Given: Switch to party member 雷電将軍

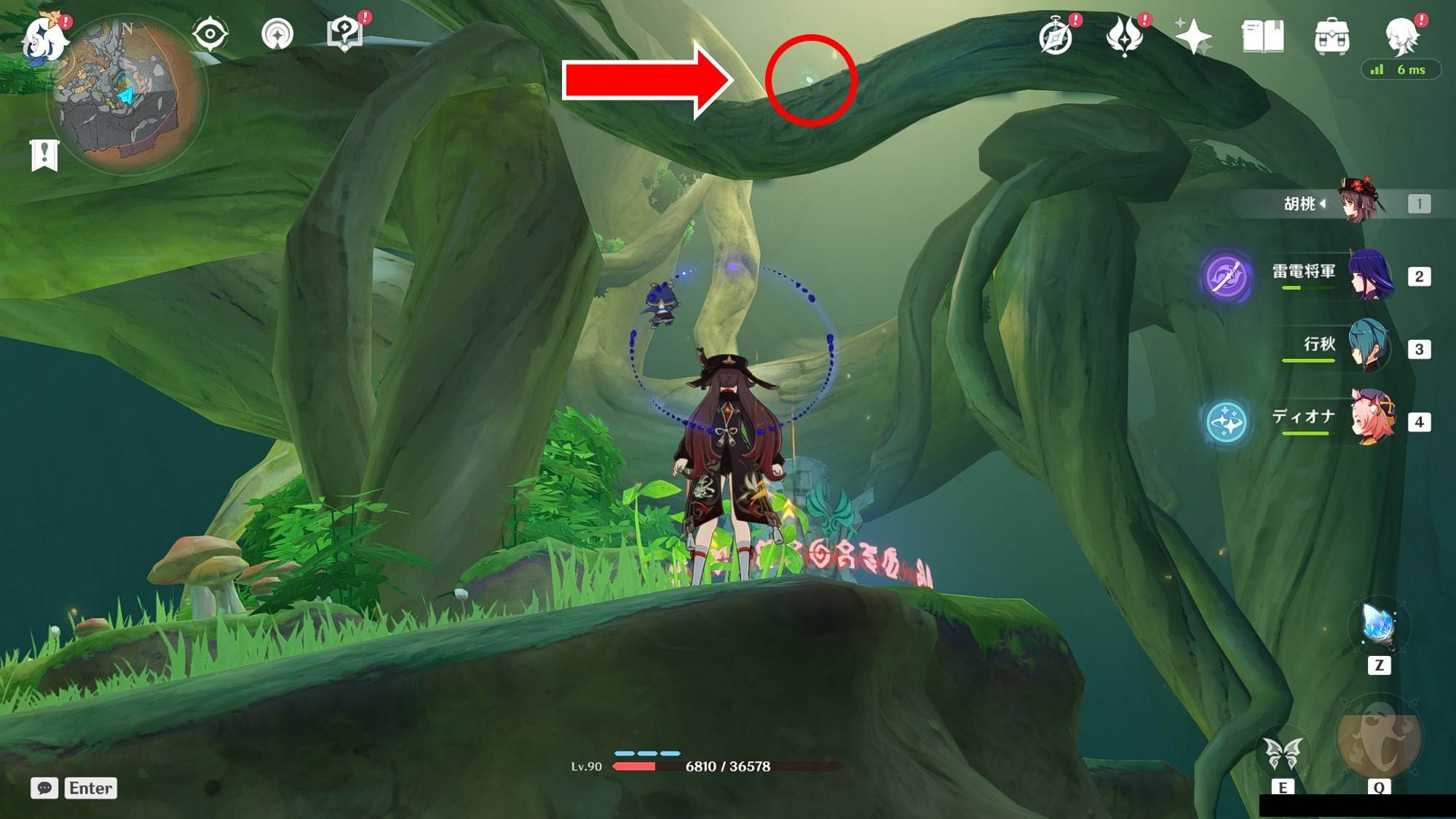Looking at the screenshot, I should point(1370,276).
